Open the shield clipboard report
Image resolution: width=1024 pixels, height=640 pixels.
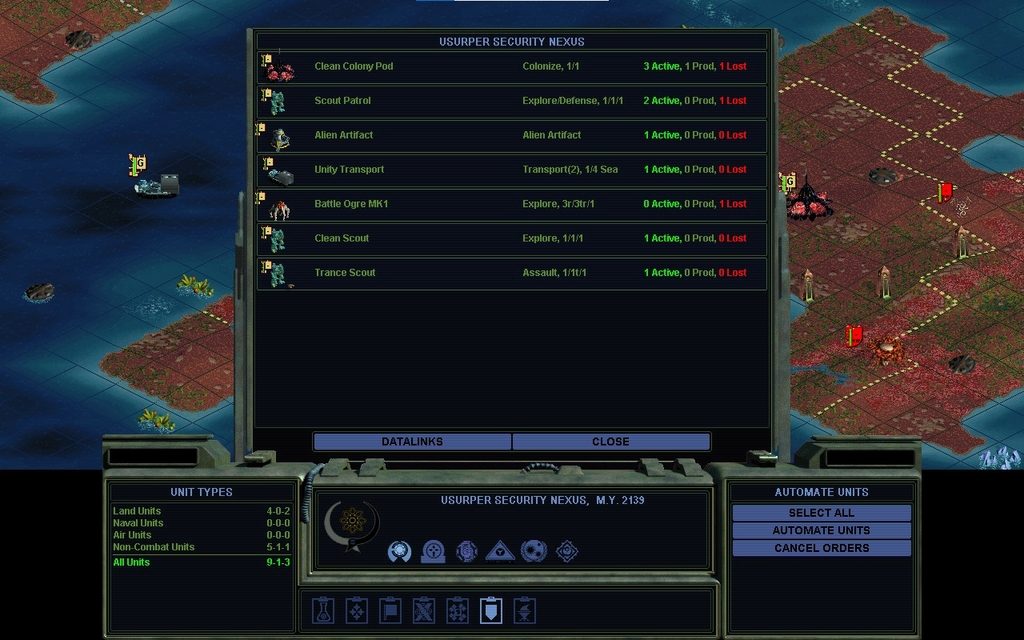click(x=491, y=610)
